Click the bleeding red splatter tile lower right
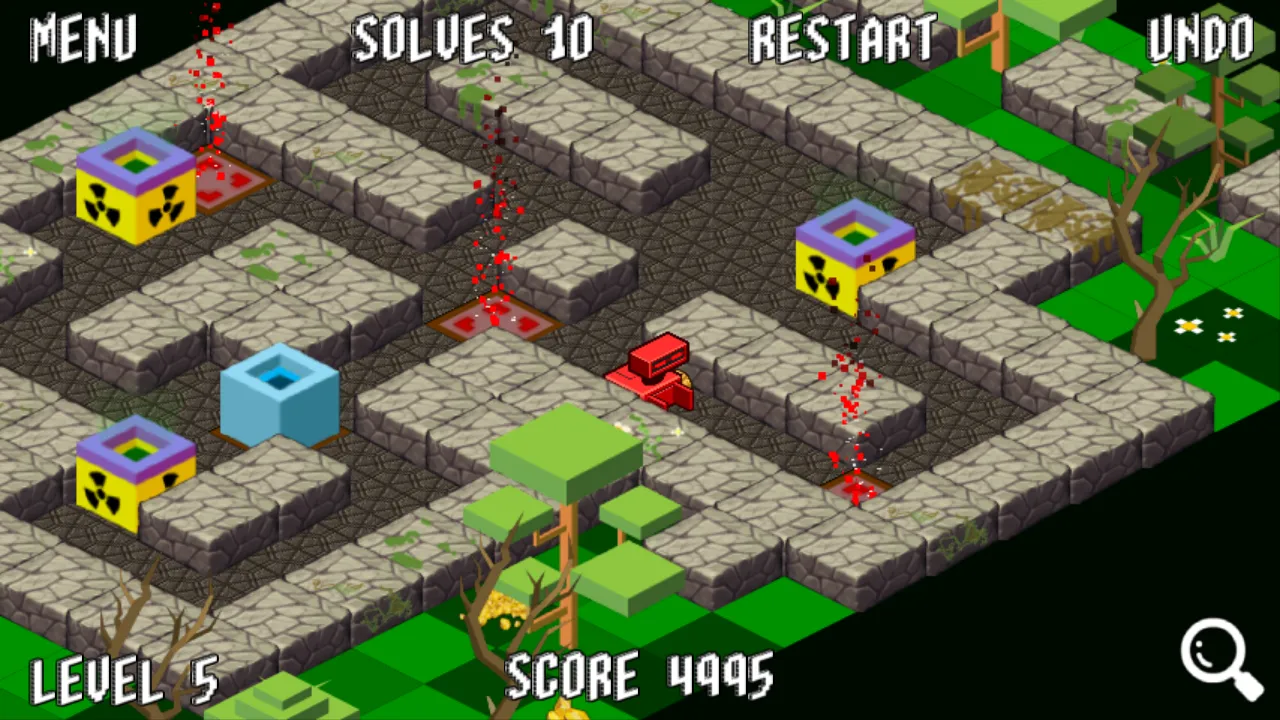This screenshot has height=720, width=1280. click(x=855, y=487)
